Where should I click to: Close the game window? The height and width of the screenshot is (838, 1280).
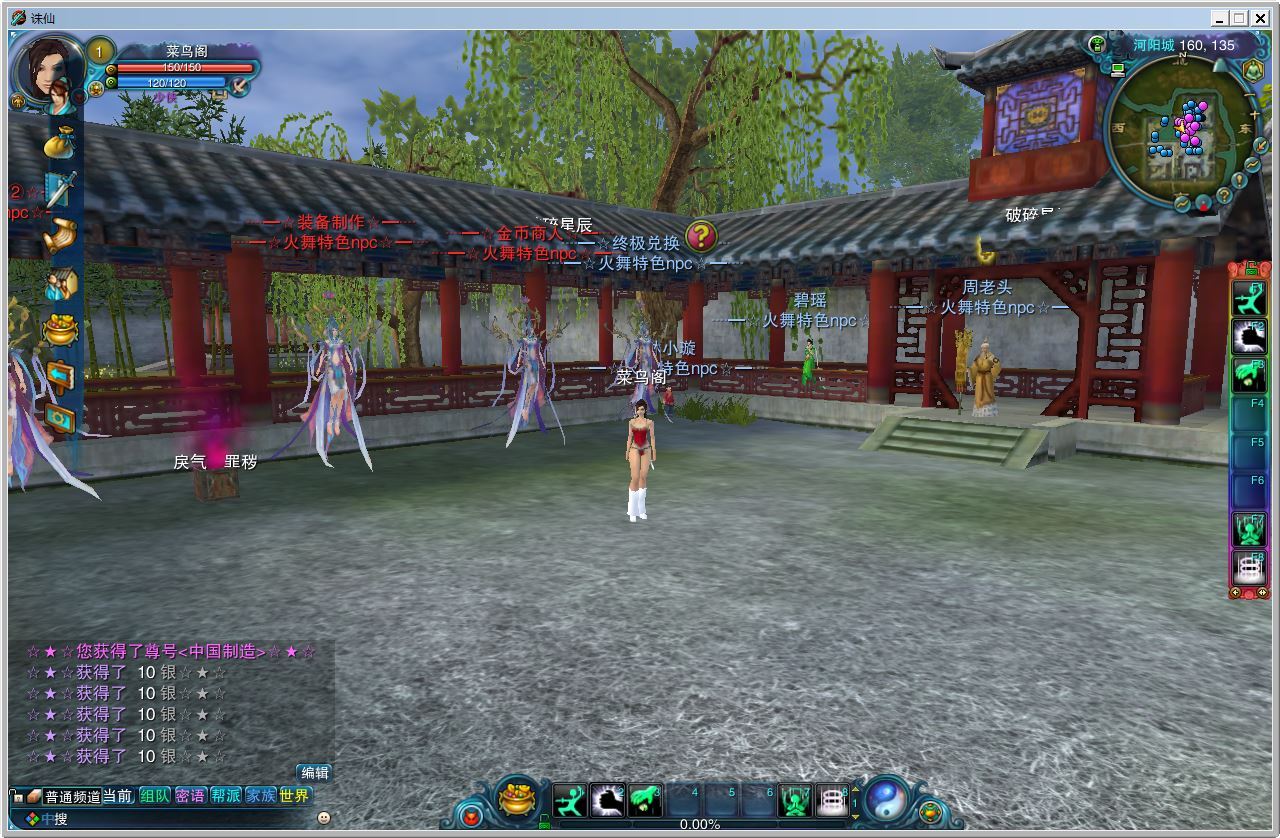click(x=1259, y=18)
